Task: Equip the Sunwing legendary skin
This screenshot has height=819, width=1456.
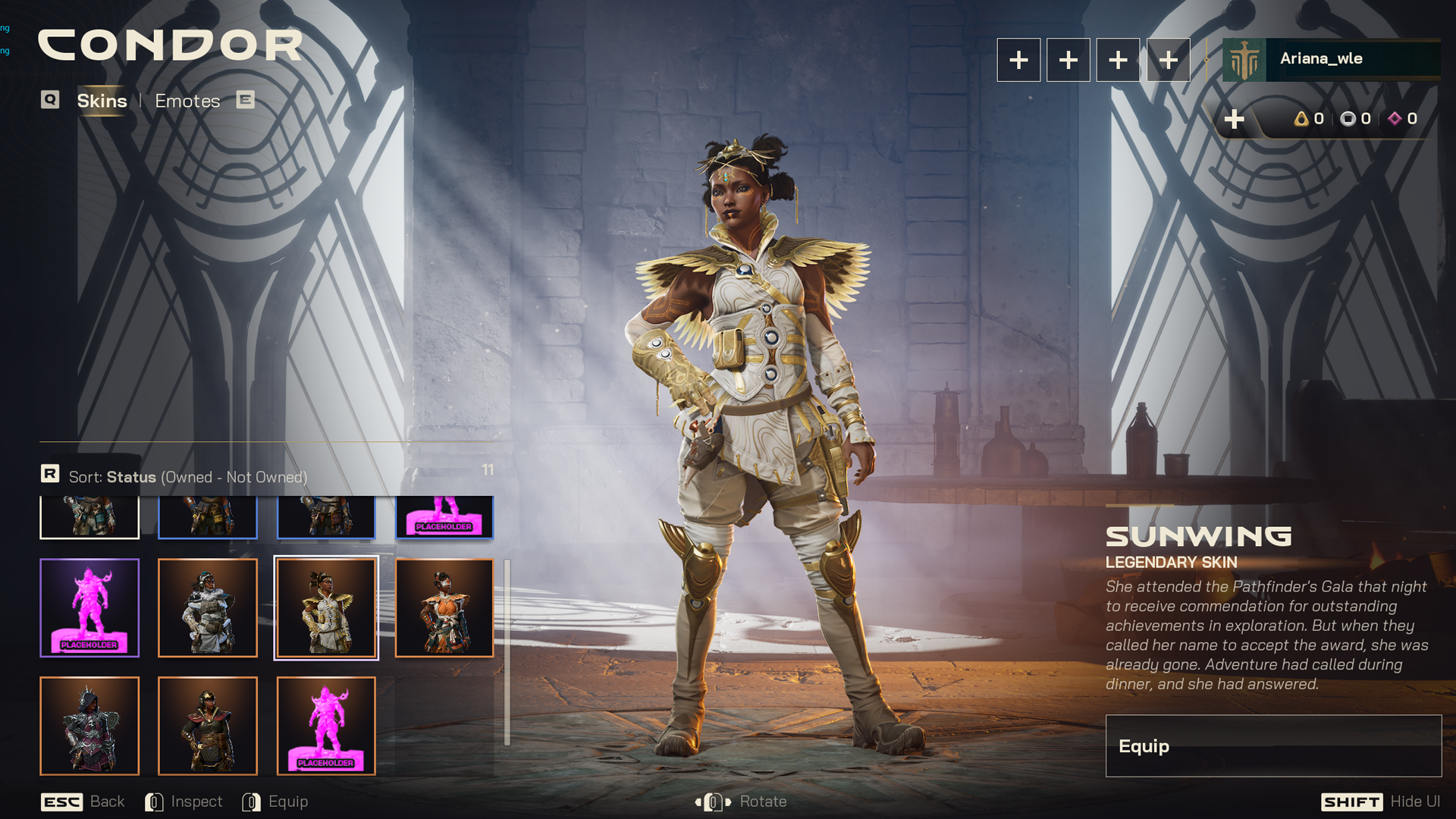Action: [1272, 746]
